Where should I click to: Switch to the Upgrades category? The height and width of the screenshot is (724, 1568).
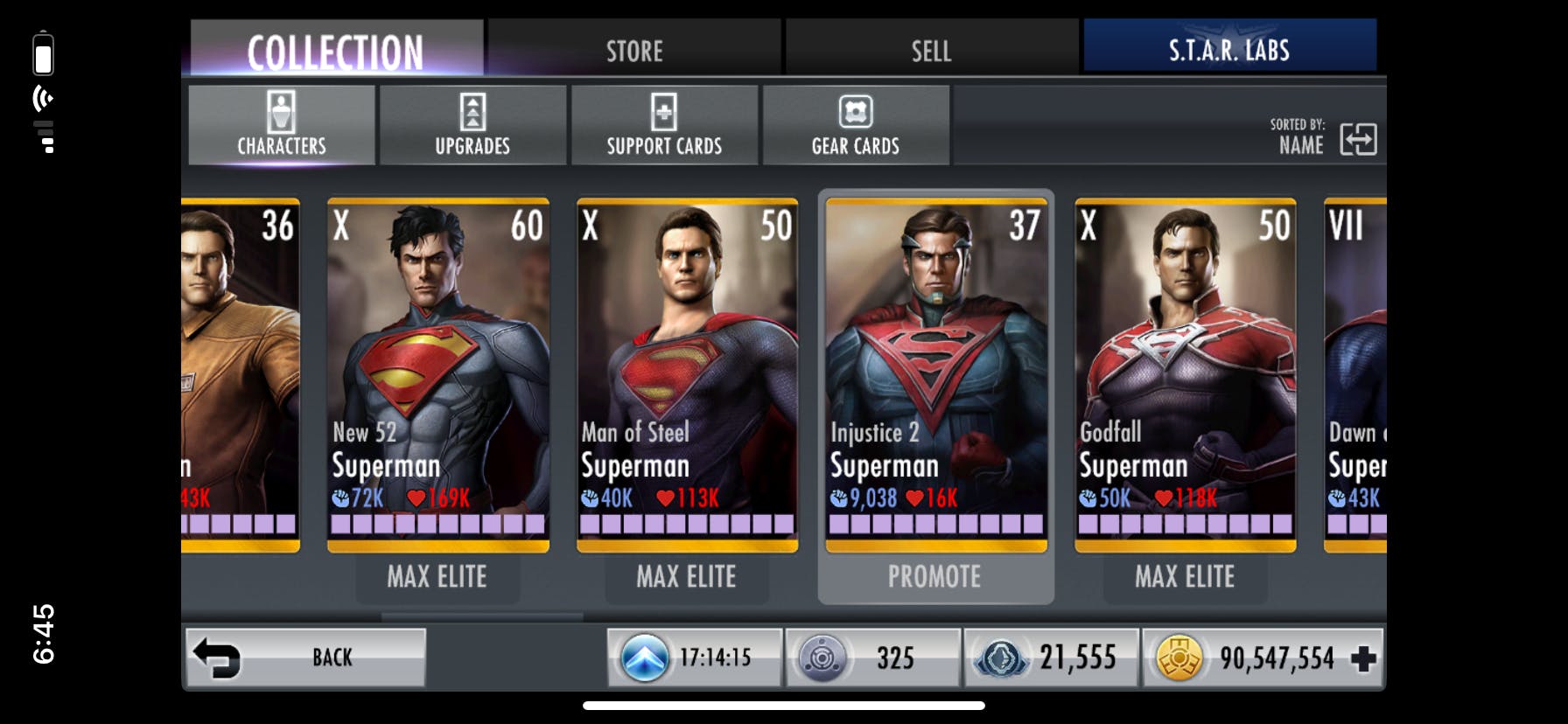tap(472, 125)
